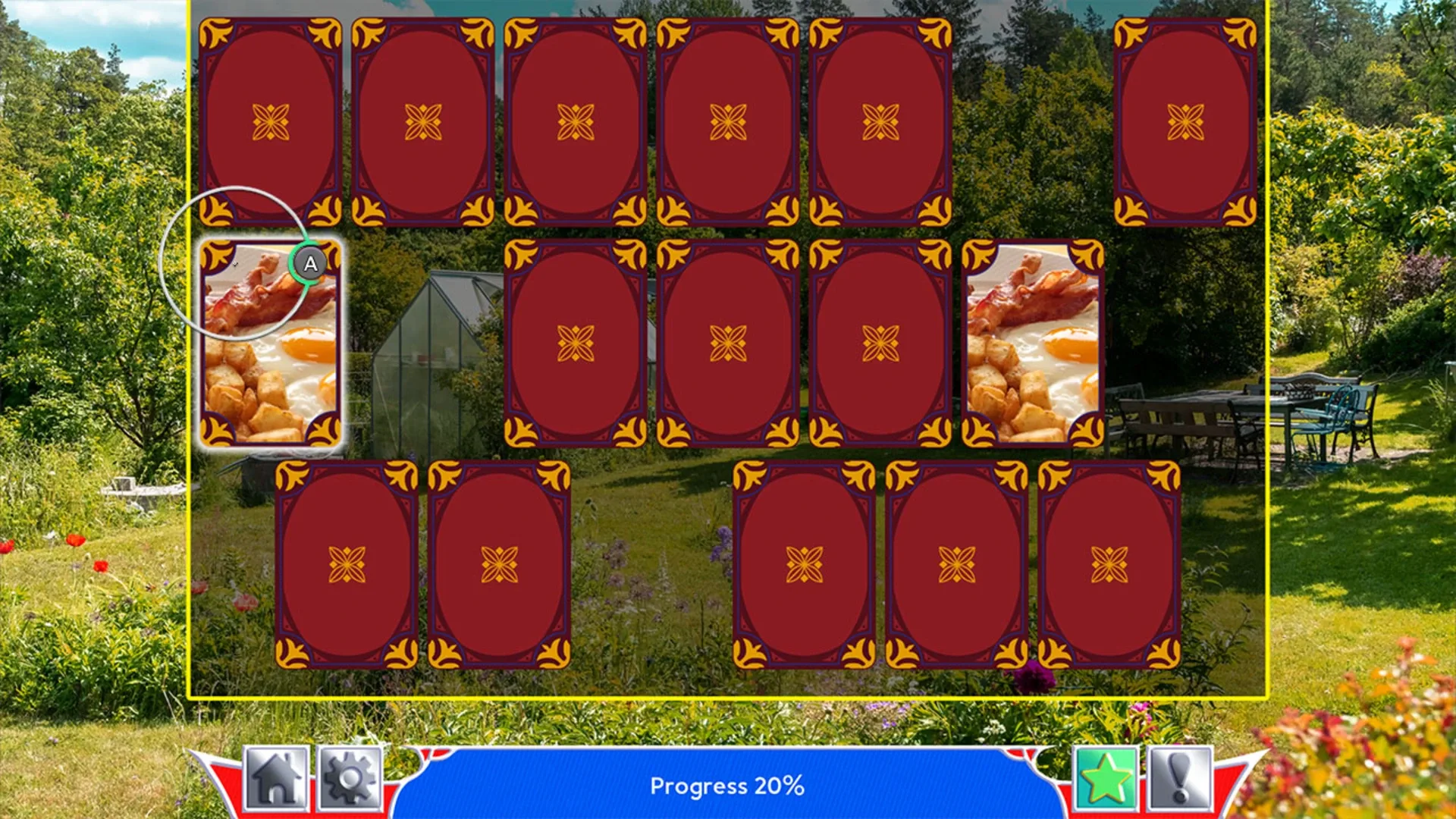This screenshot has height=819, width=1456.
Task: Flip the fourth card in the top row
Action: pyautogui.click(x=726, y=120)
